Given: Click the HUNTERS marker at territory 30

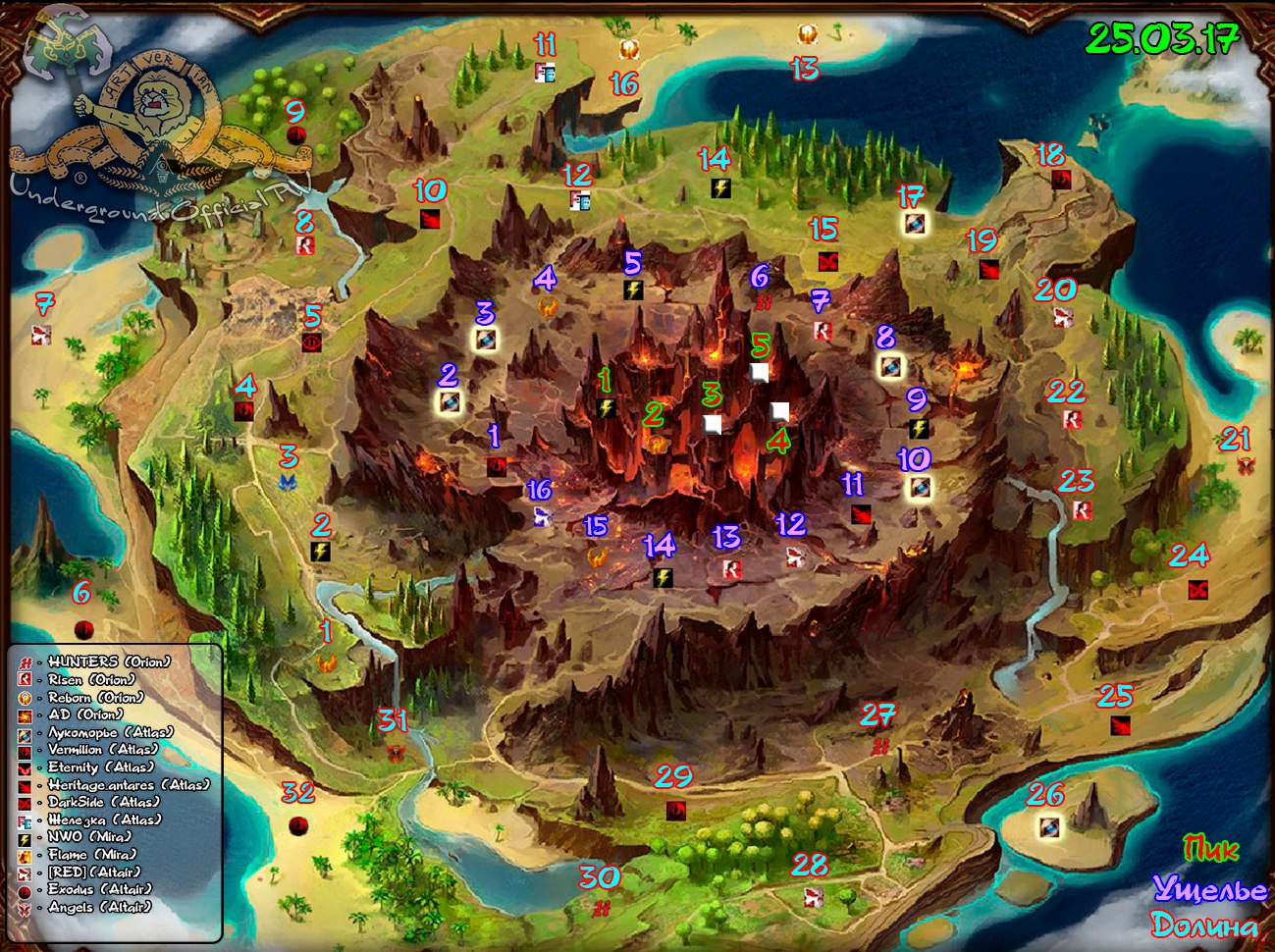Looking at the screenshot, I should [602, 909].
